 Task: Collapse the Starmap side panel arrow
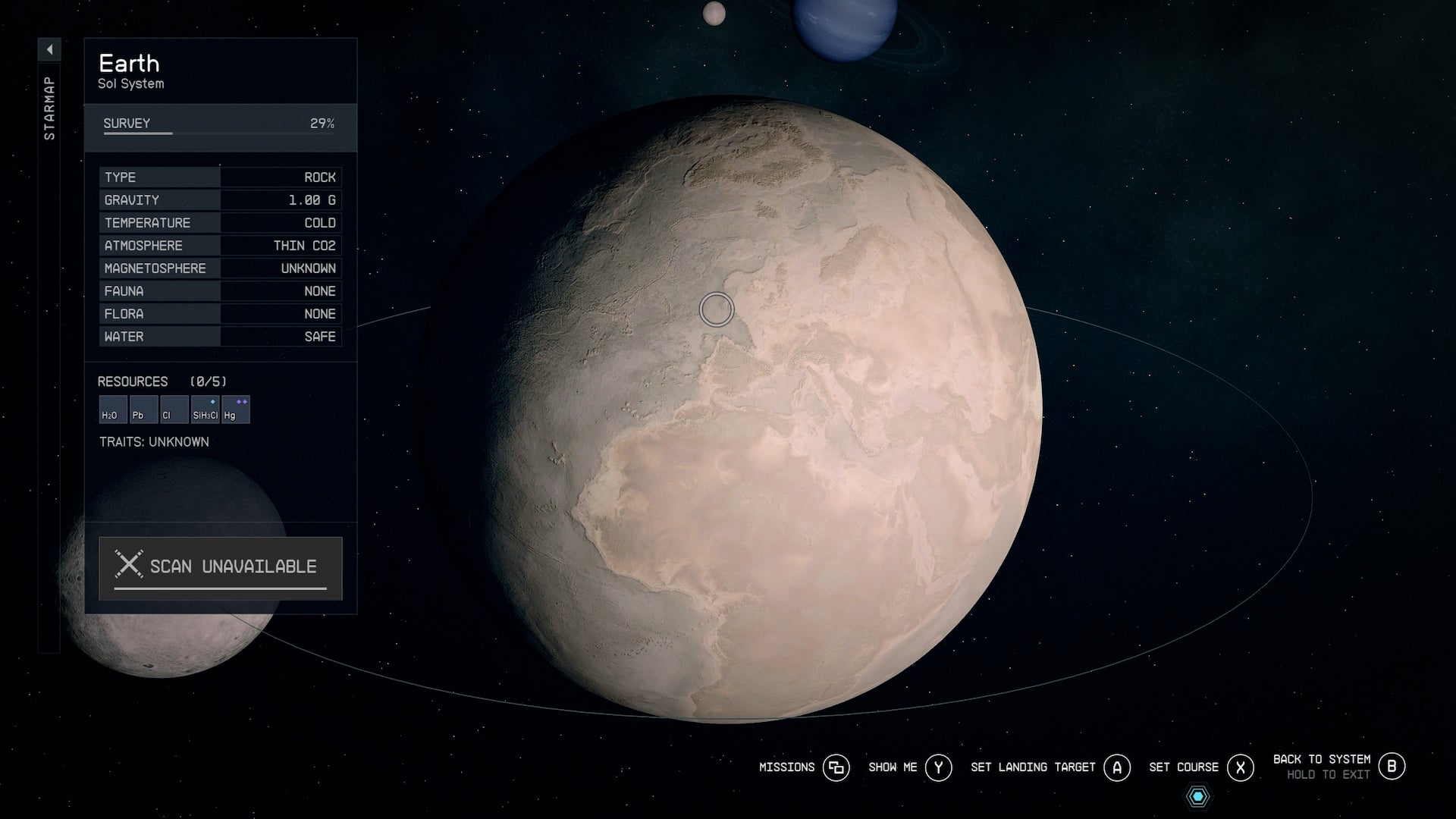(49, 50)
